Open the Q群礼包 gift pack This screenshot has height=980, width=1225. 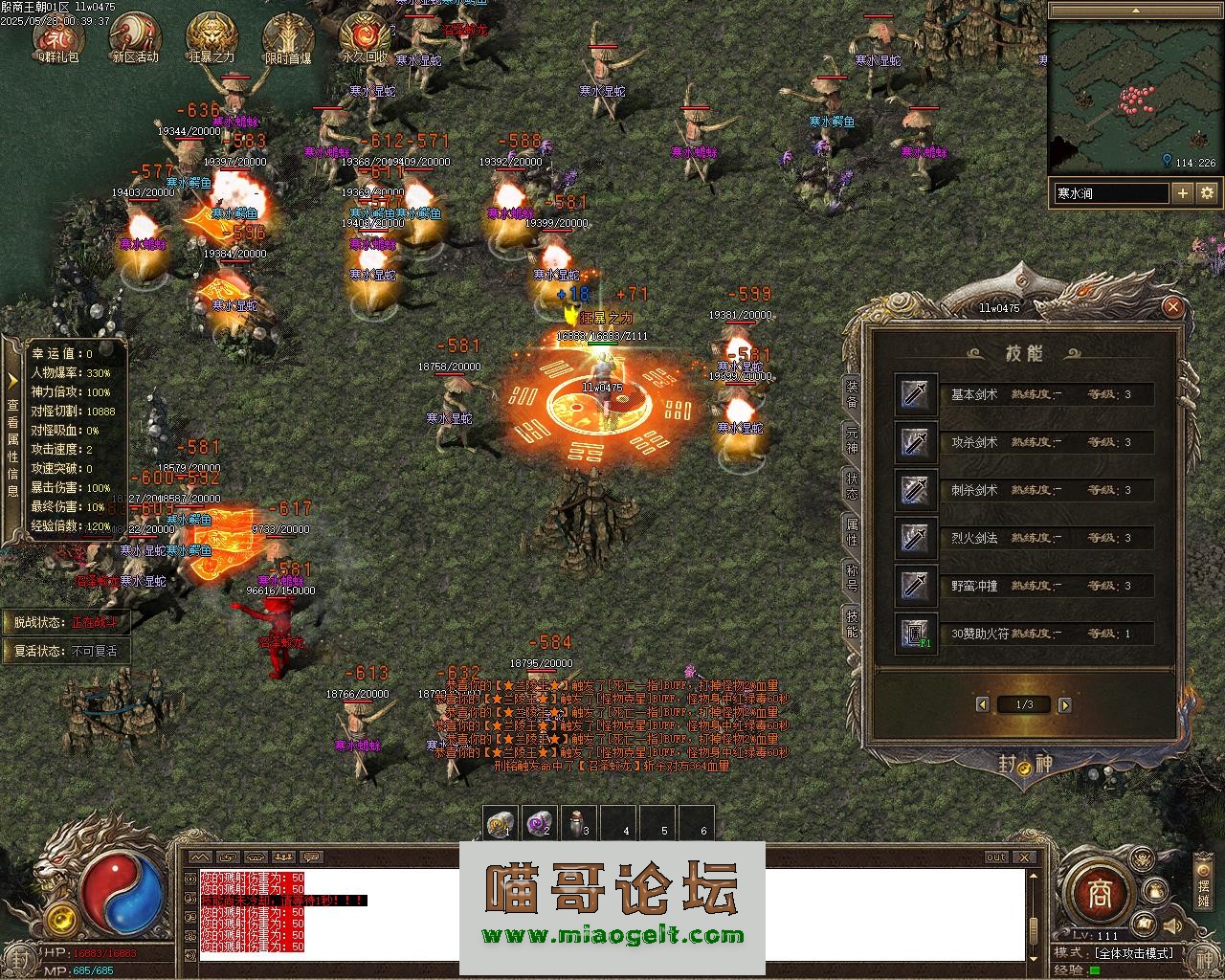[x=56, y=38]
